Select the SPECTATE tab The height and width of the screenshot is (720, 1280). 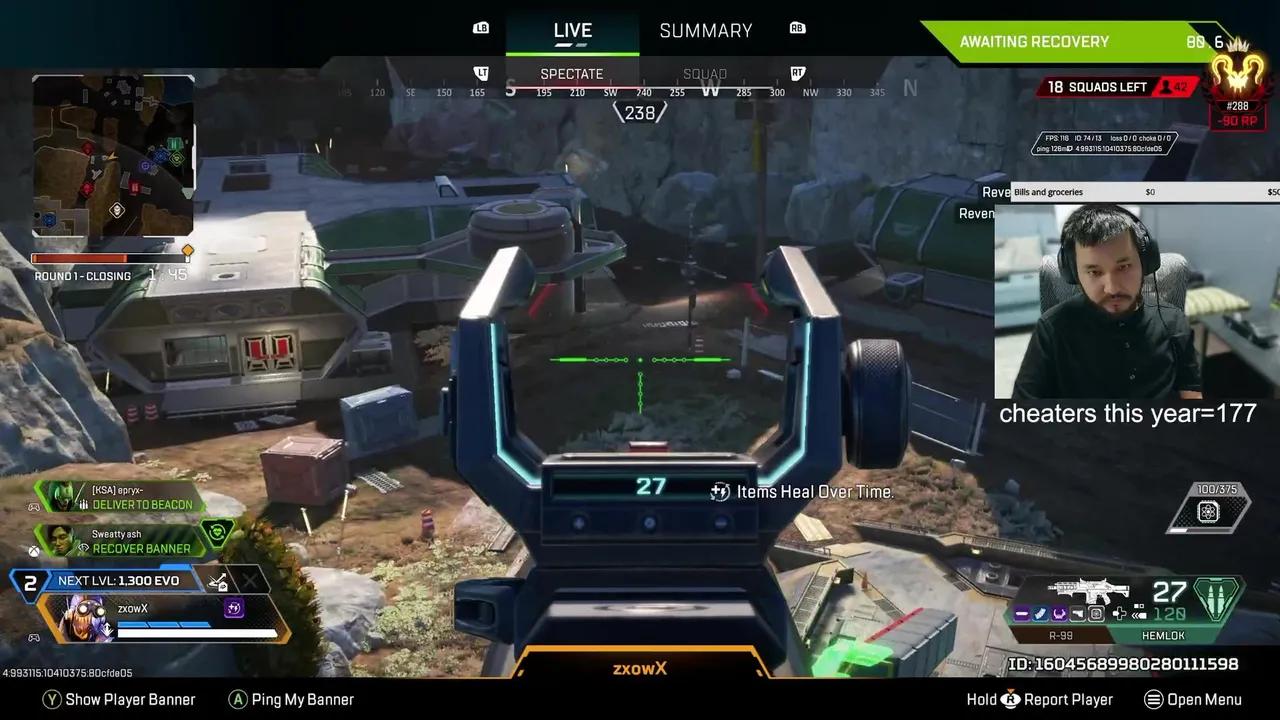[x=571, y=73]
